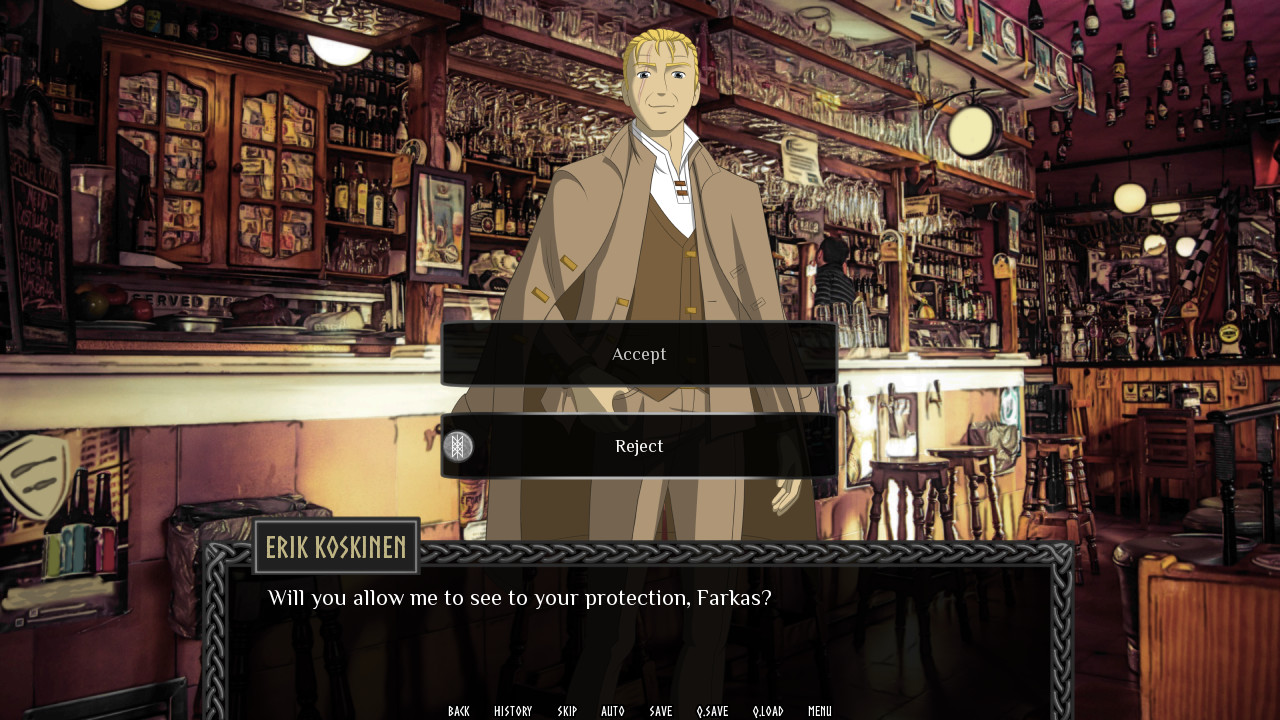1280x720 pixels.
Task: Toggle Auto-advance mode
Action: pyautogui.click(x=613, y=711)
